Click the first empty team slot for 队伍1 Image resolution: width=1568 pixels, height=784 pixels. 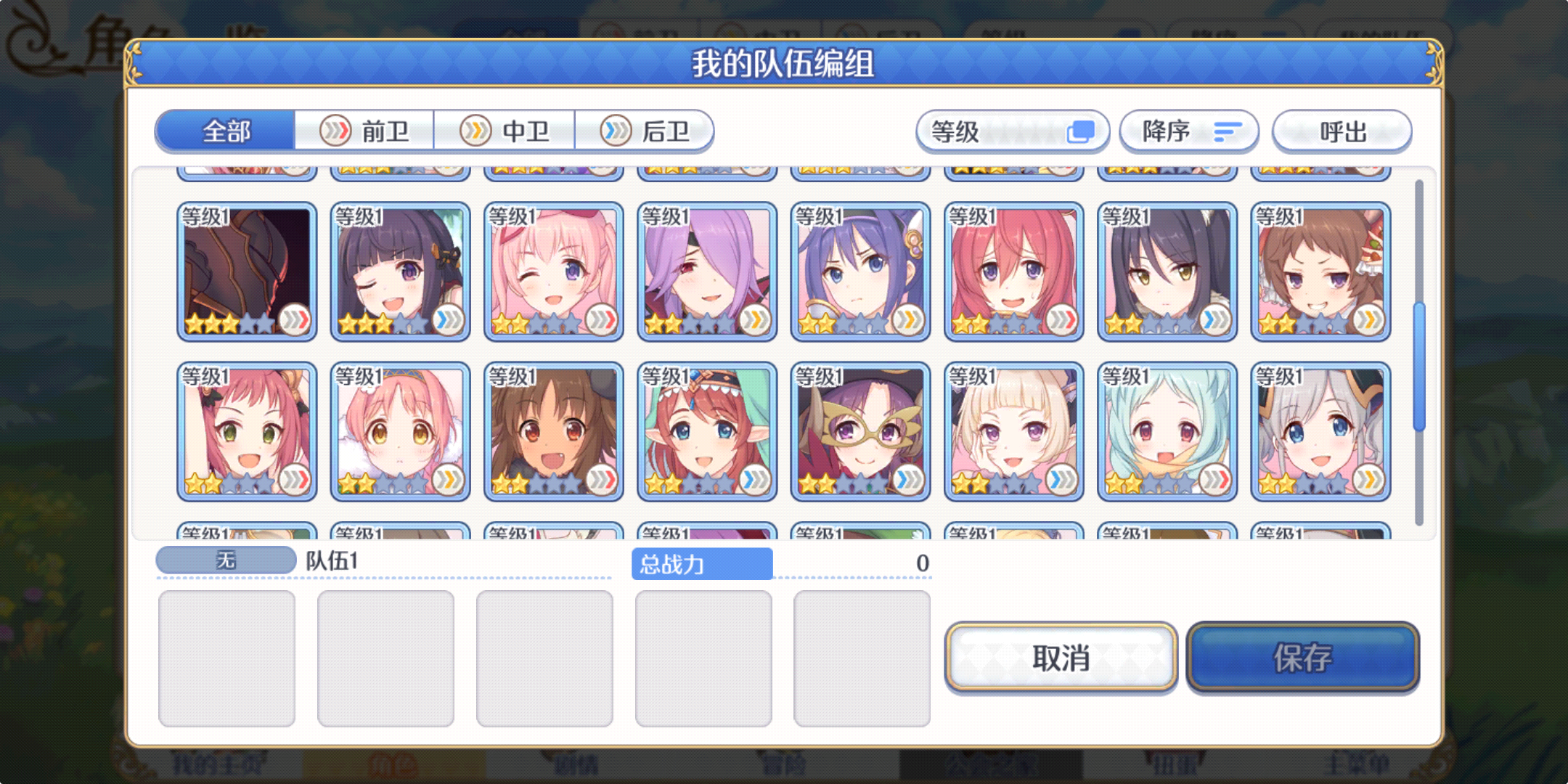[x=226, y=657]
